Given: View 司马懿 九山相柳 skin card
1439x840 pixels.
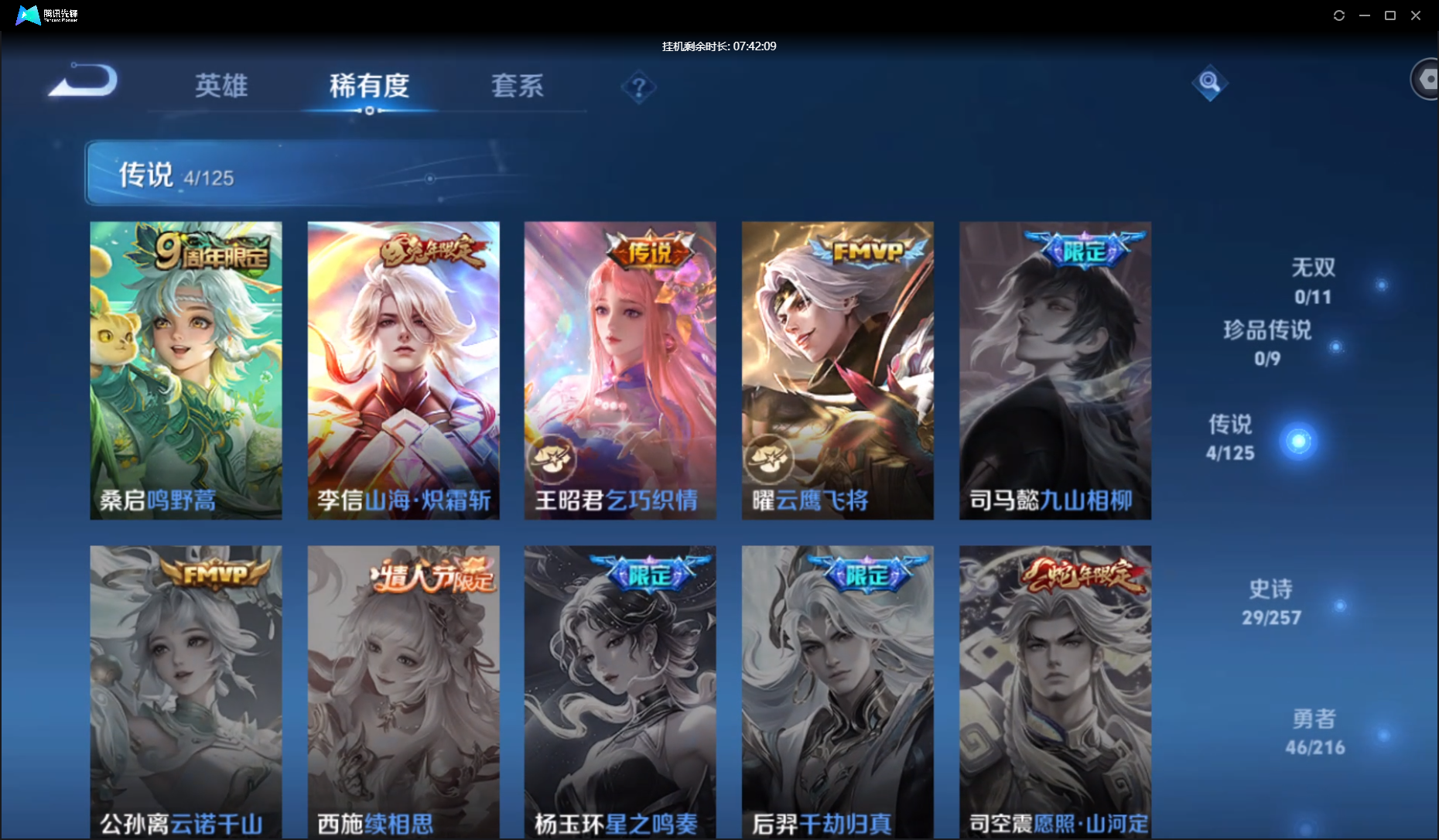Looking at the screenshot, I should (x=1054, y=370).
